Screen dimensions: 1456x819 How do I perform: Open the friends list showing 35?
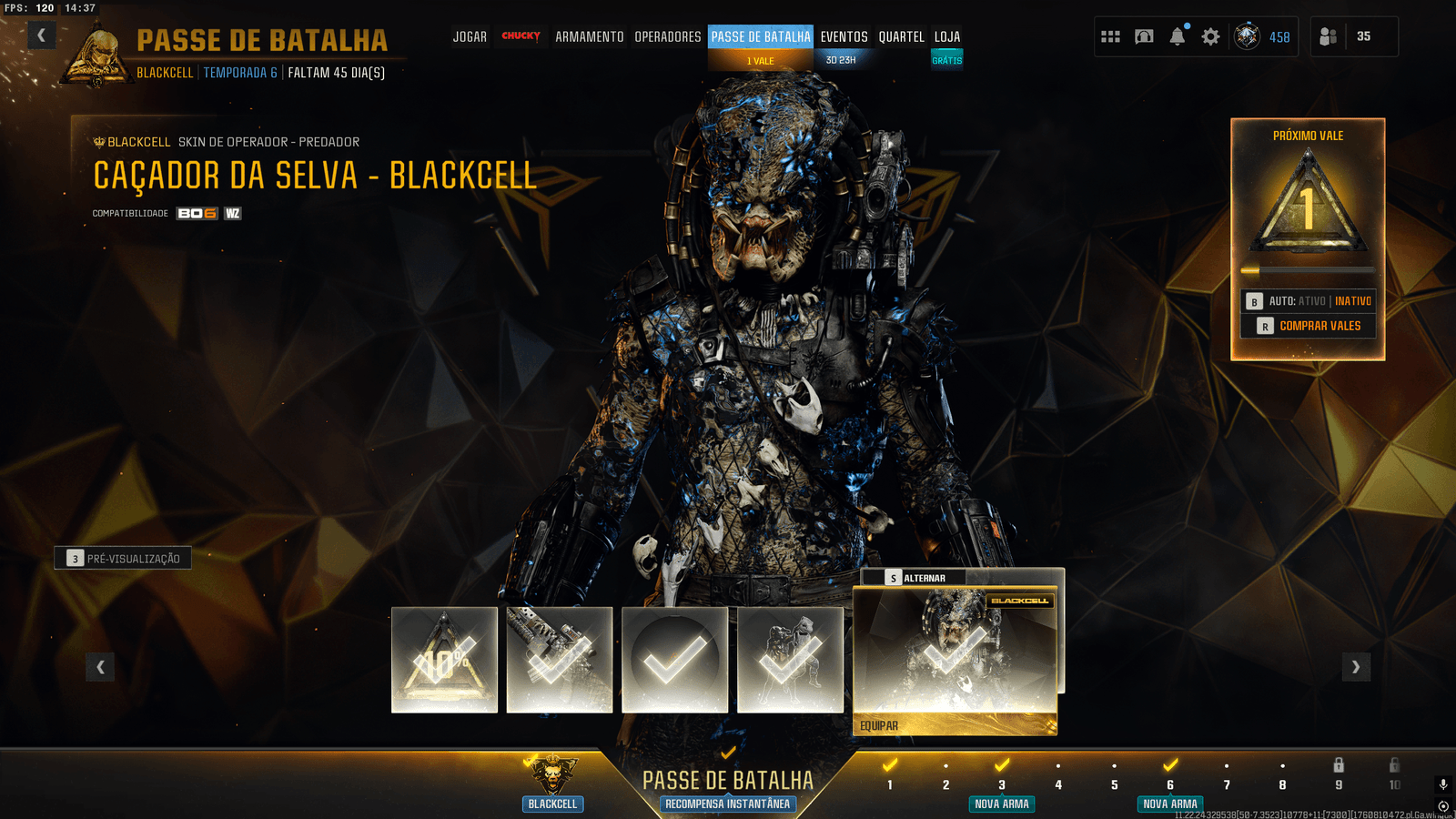(1352, 36)
